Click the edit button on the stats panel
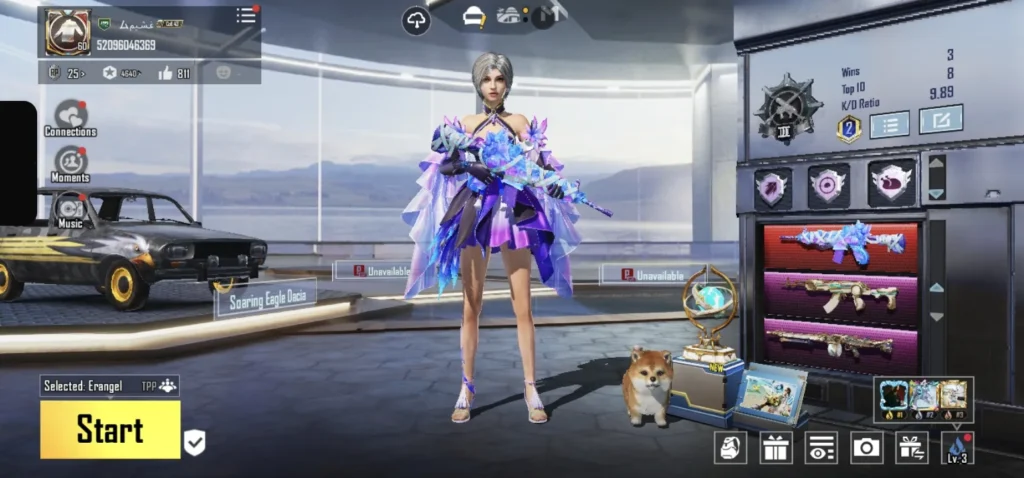This screenshot has height=478, width=1024. tap(940, 119)
